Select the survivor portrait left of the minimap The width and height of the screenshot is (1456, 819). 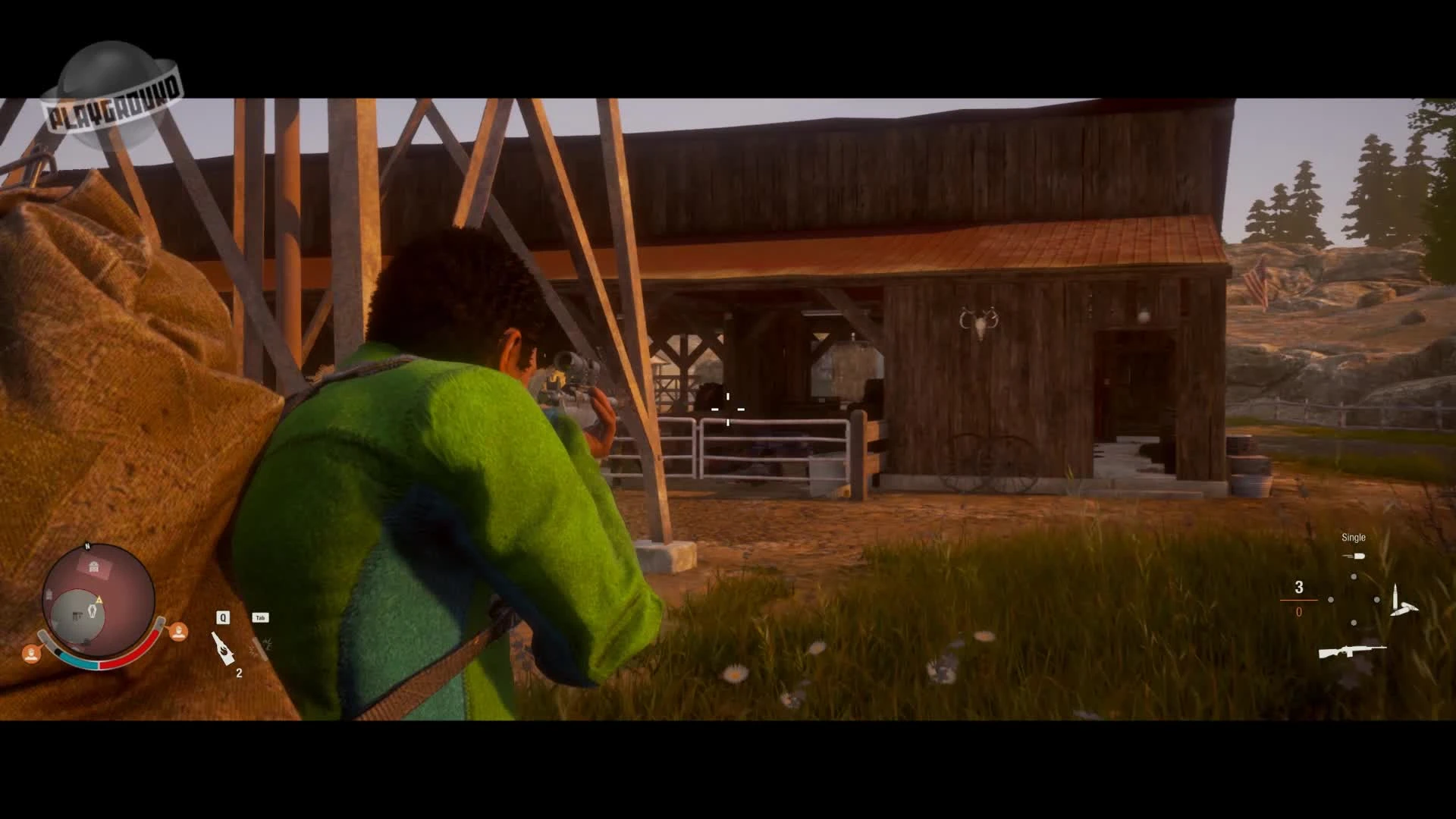point(32,653)
